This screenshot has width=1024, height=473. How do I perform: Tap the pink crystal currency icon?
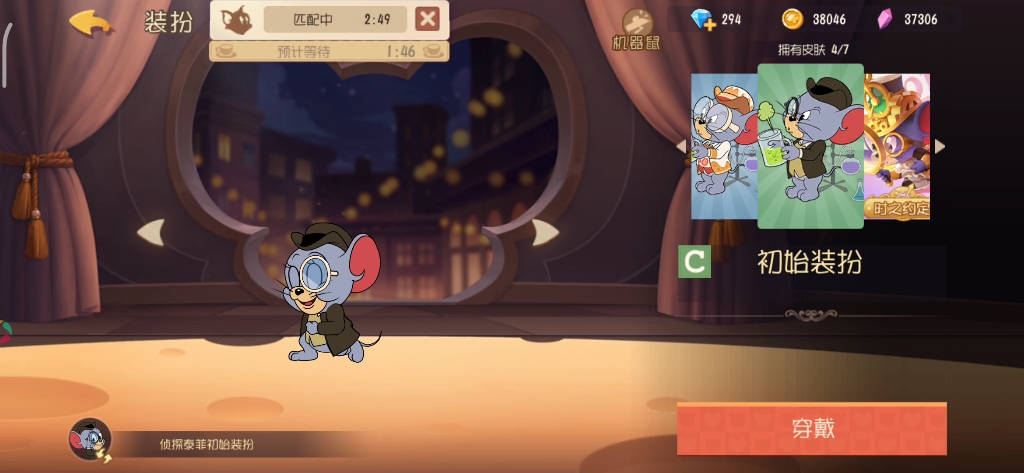click(884, 19)
